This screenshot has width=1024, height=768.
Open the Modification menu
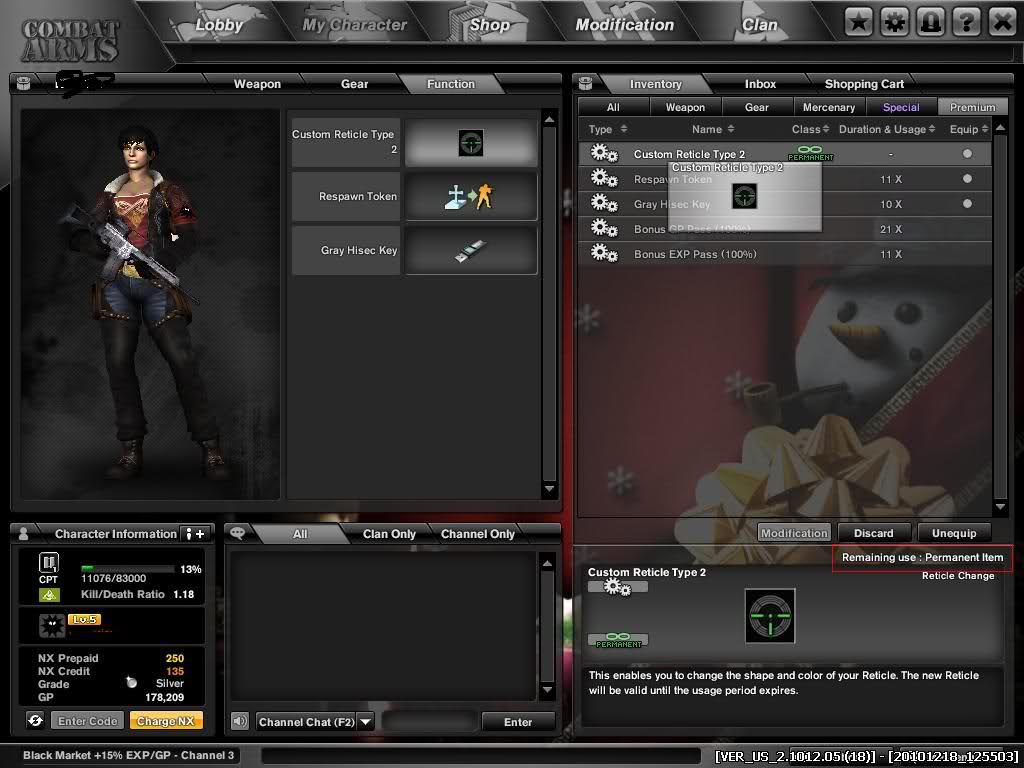point(624,25)
